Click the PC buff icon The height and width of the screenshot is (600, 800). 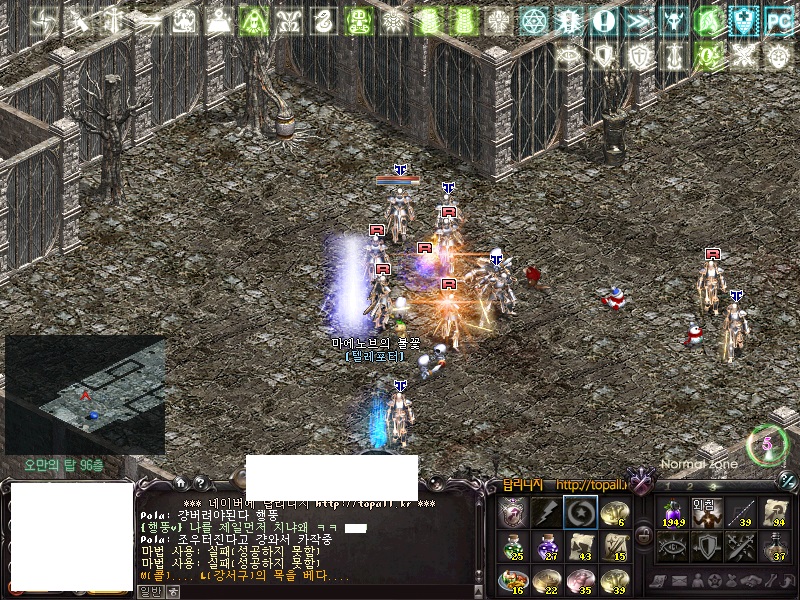point(777,20)
